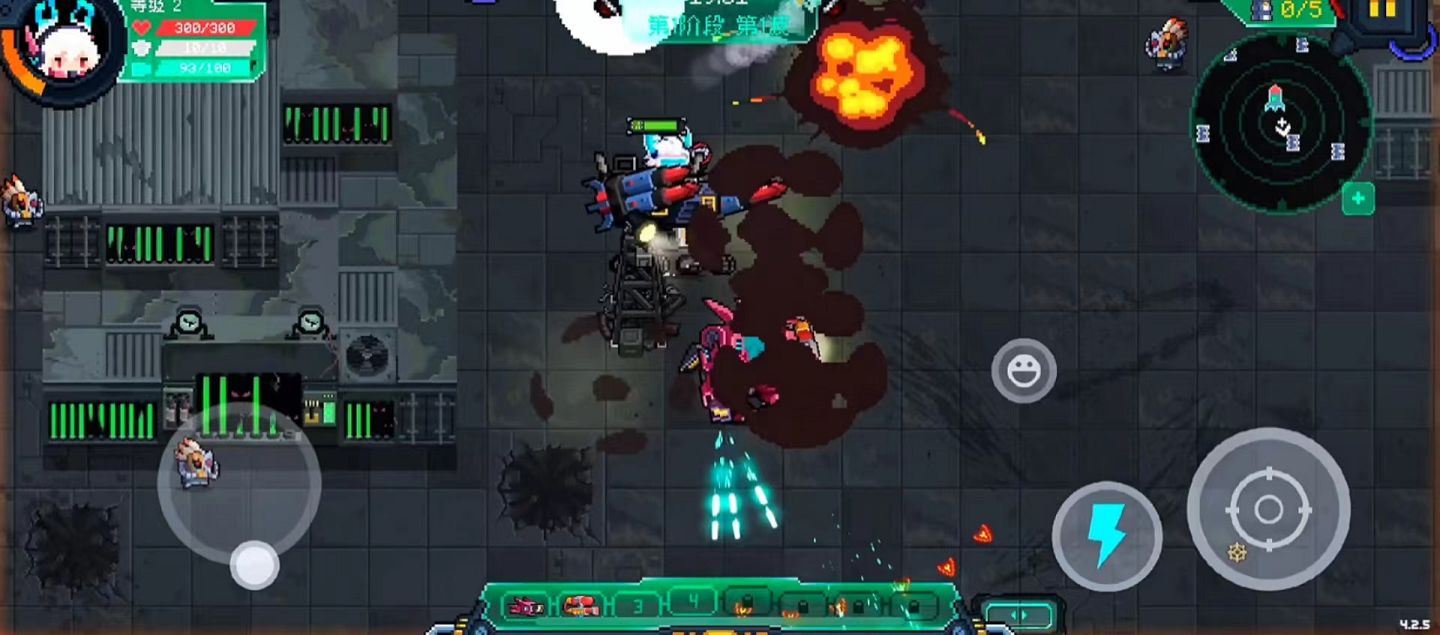Select the red cannon weapon slot

[x=580, y=606]
